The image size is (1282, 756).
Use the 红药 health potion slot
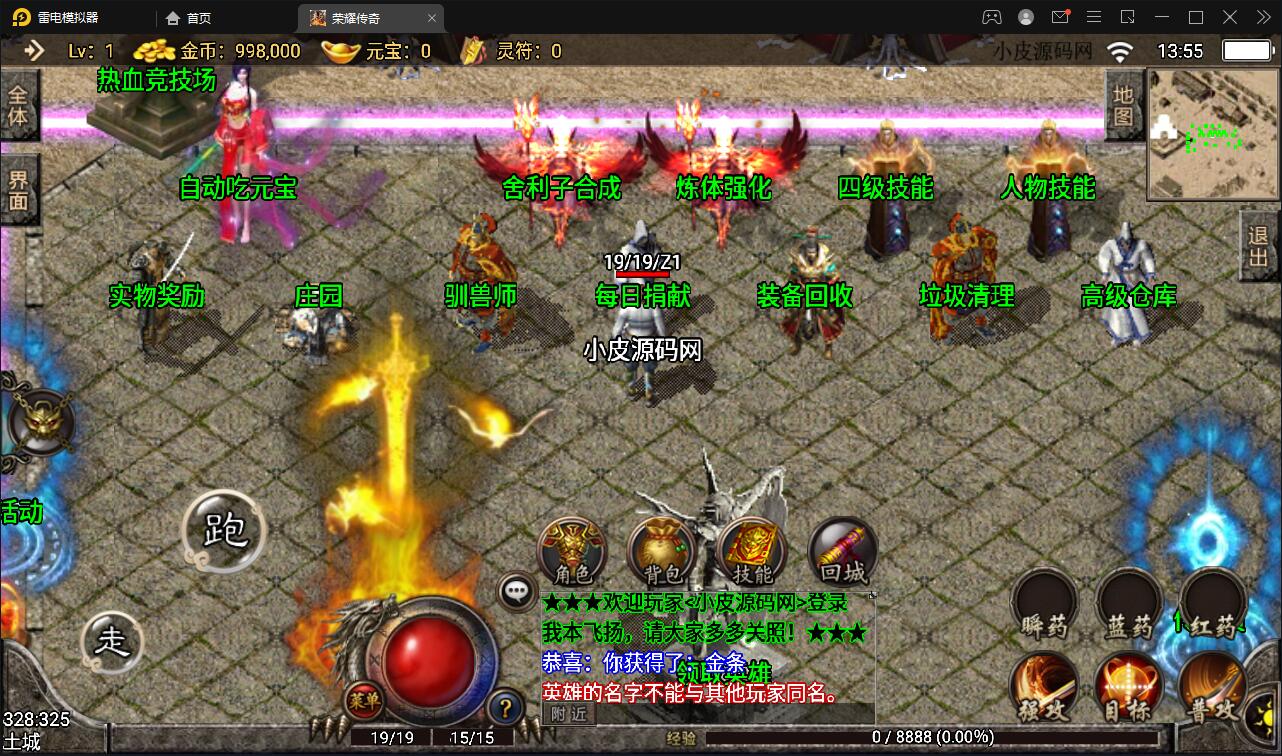coord(1212,603)
